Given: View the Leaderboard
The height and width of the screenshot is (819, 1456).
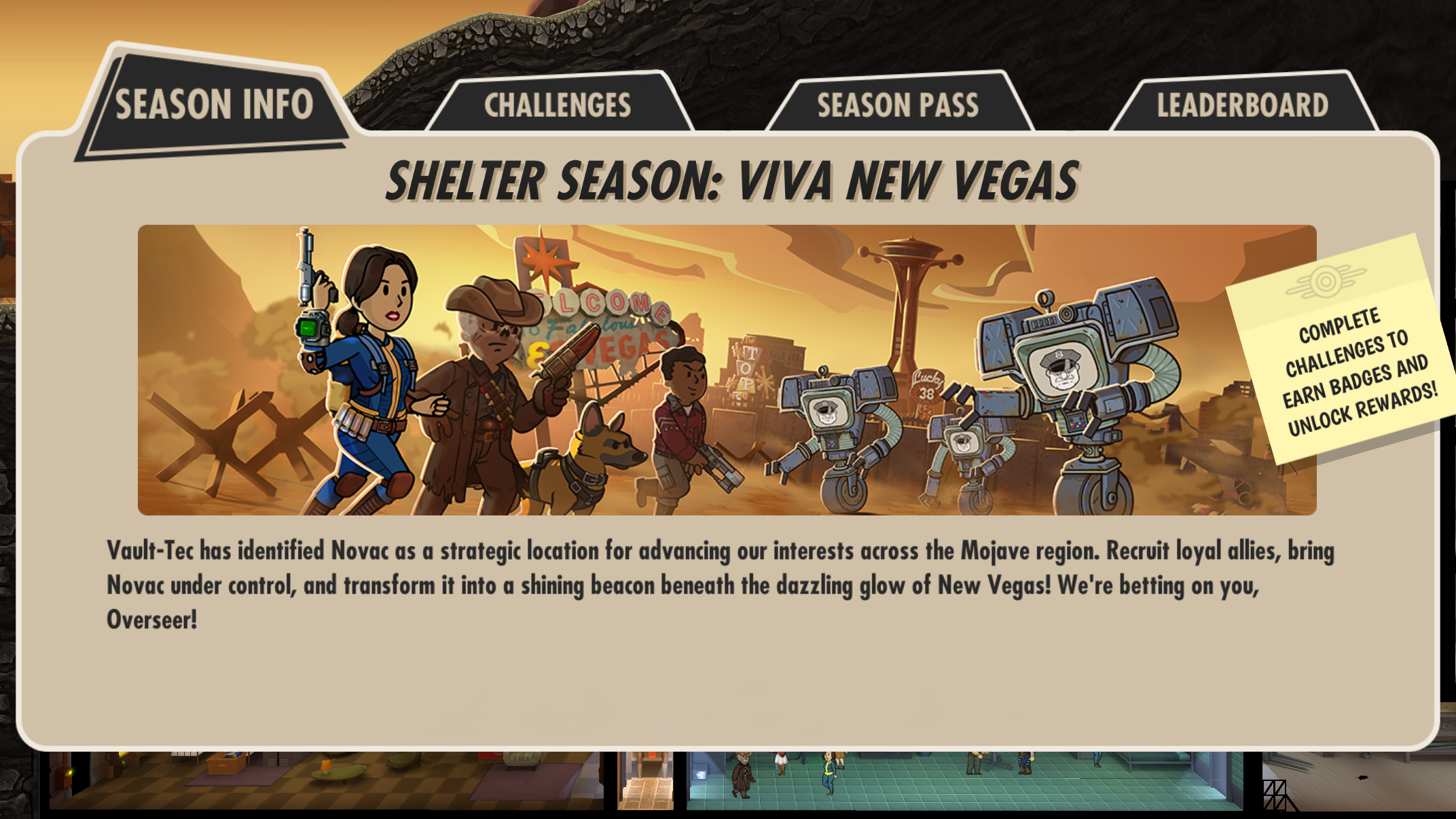Looking at the screenshot, I should 1243,103.
